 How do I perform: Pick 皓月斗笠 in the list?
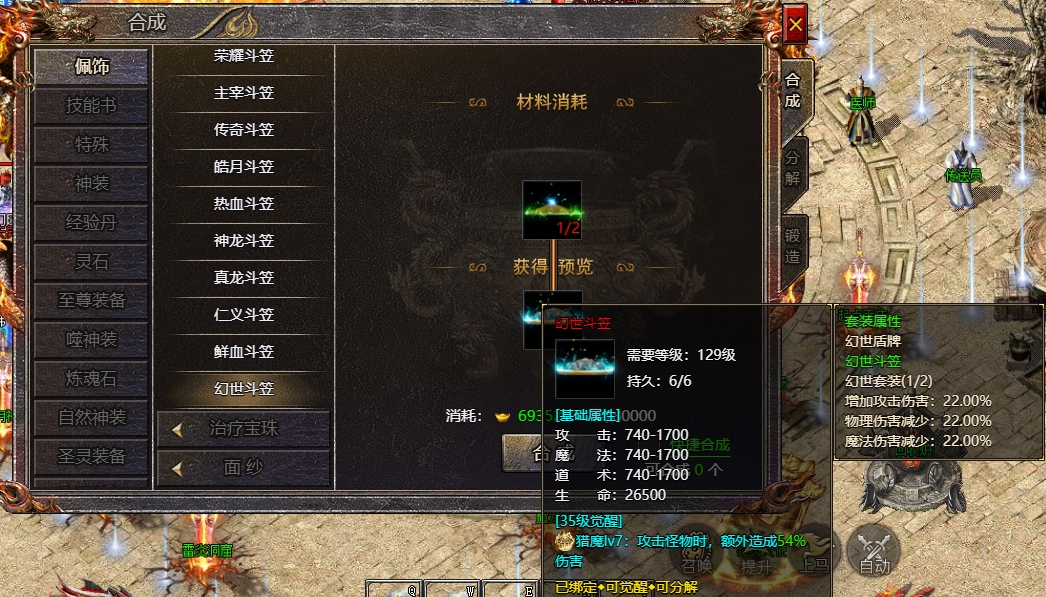pyautogui.click(x=244, y=167)
